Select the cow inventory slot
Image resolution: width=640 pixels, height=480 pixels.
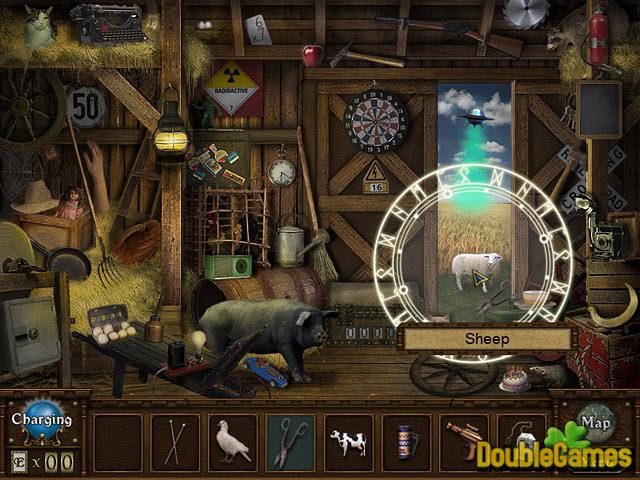[x=349, y=439]
